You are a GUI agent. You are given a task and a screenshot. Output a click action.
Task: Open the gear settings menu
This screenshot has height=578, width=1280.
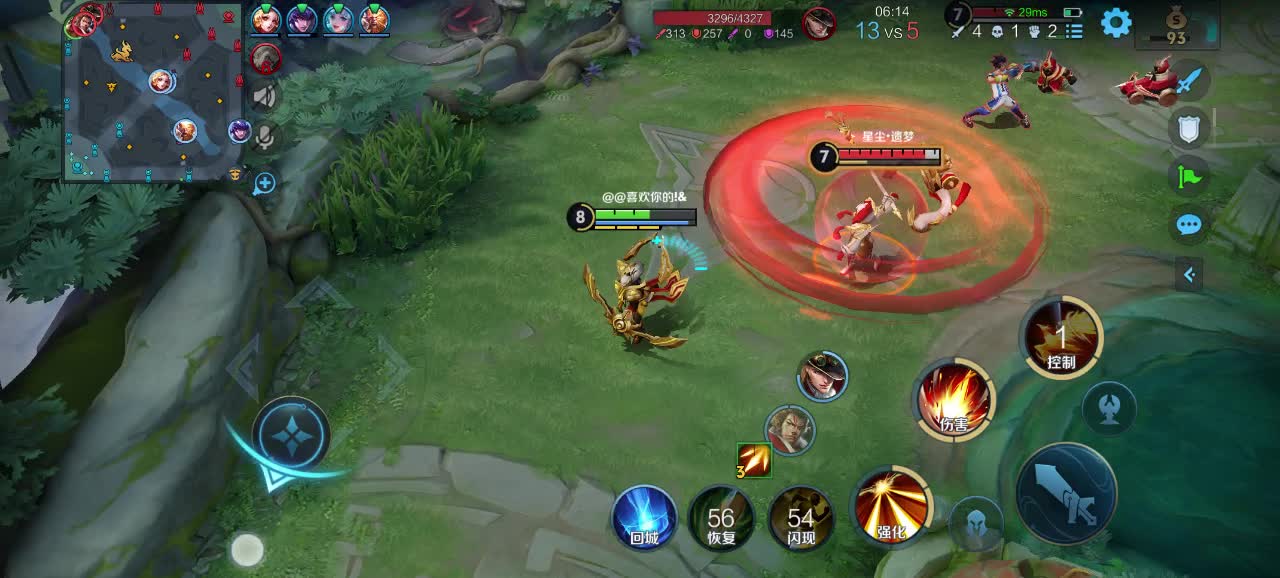pyautogui.click(x=1116, y=22)
